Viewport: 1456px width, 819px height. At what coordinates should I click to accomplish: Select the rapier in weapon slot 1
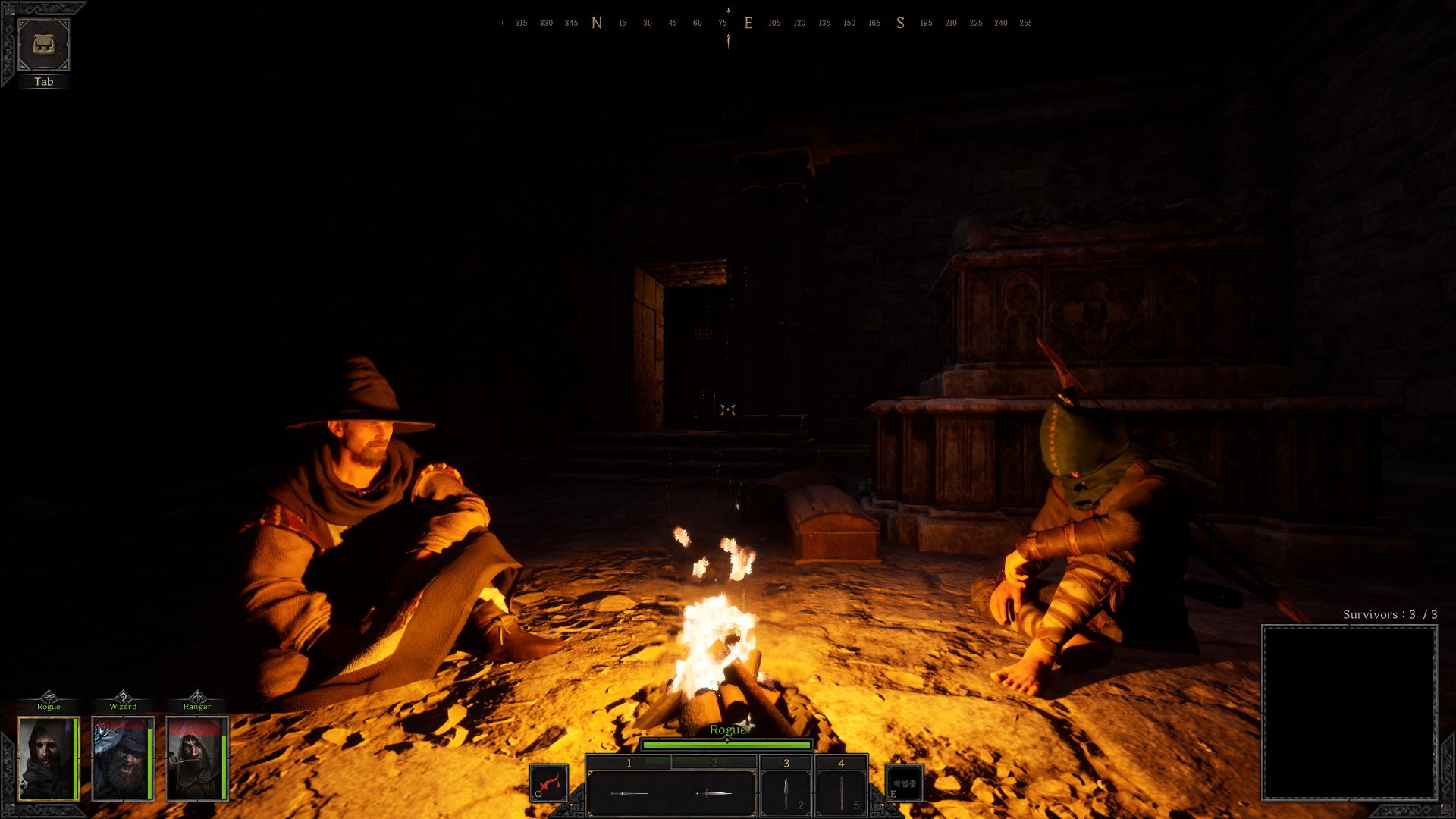click(x=629, y=792)
